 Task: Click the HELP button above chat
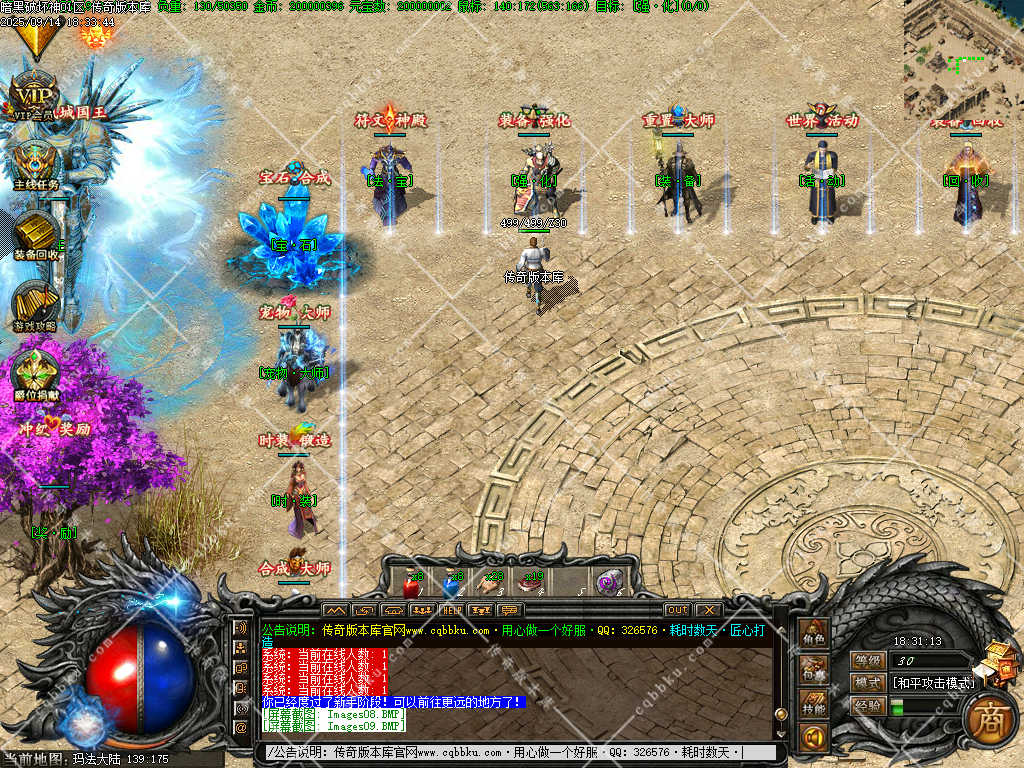click(x=452, y=610)
